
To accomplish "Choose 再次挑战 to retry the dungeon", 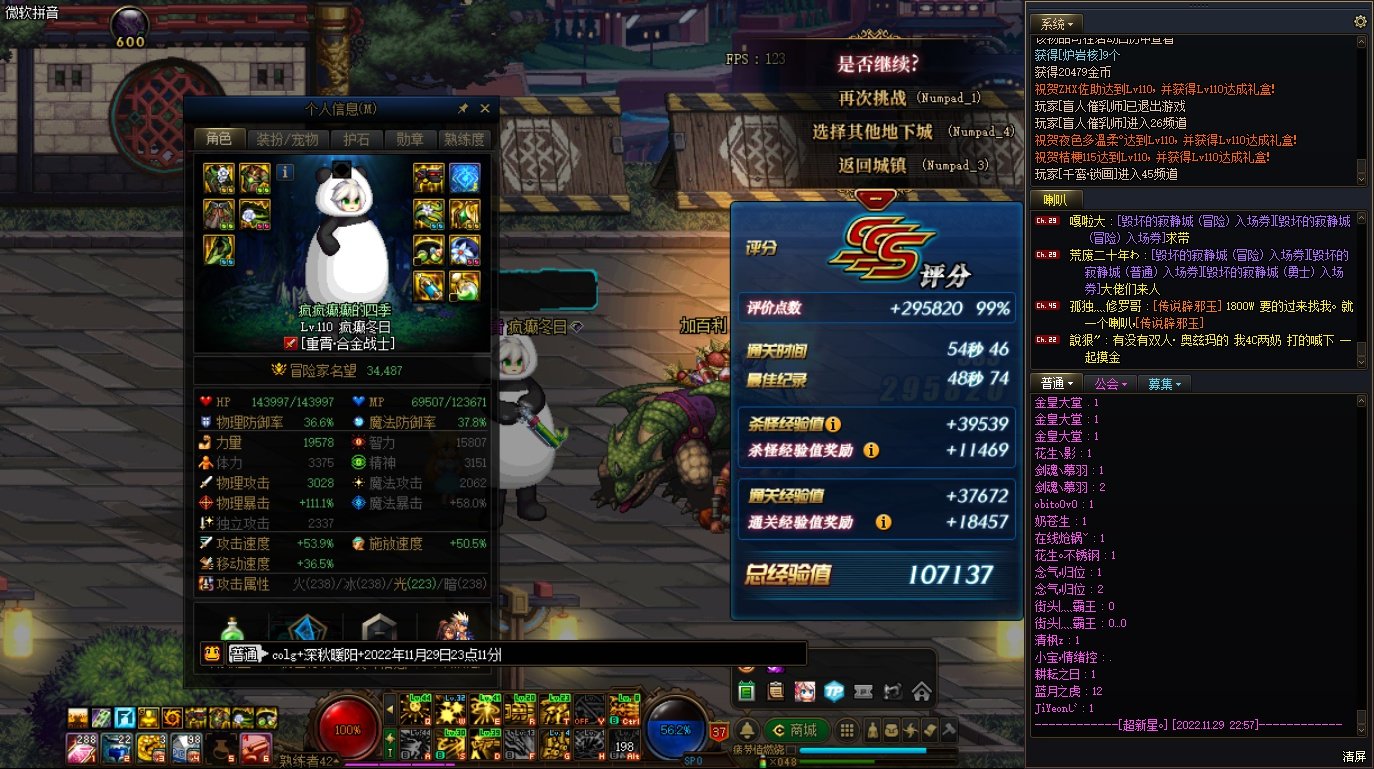I will coord(872,98).
